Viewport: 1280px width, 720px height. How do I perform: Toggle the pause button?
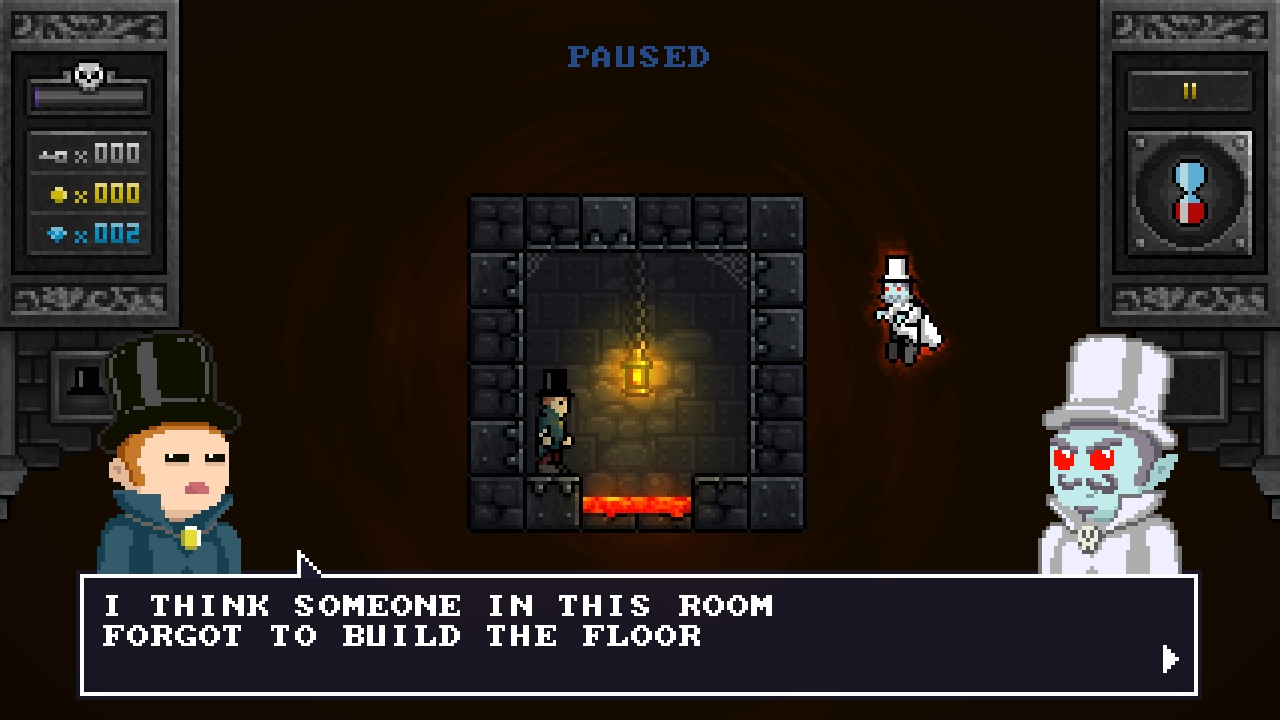1189,91
